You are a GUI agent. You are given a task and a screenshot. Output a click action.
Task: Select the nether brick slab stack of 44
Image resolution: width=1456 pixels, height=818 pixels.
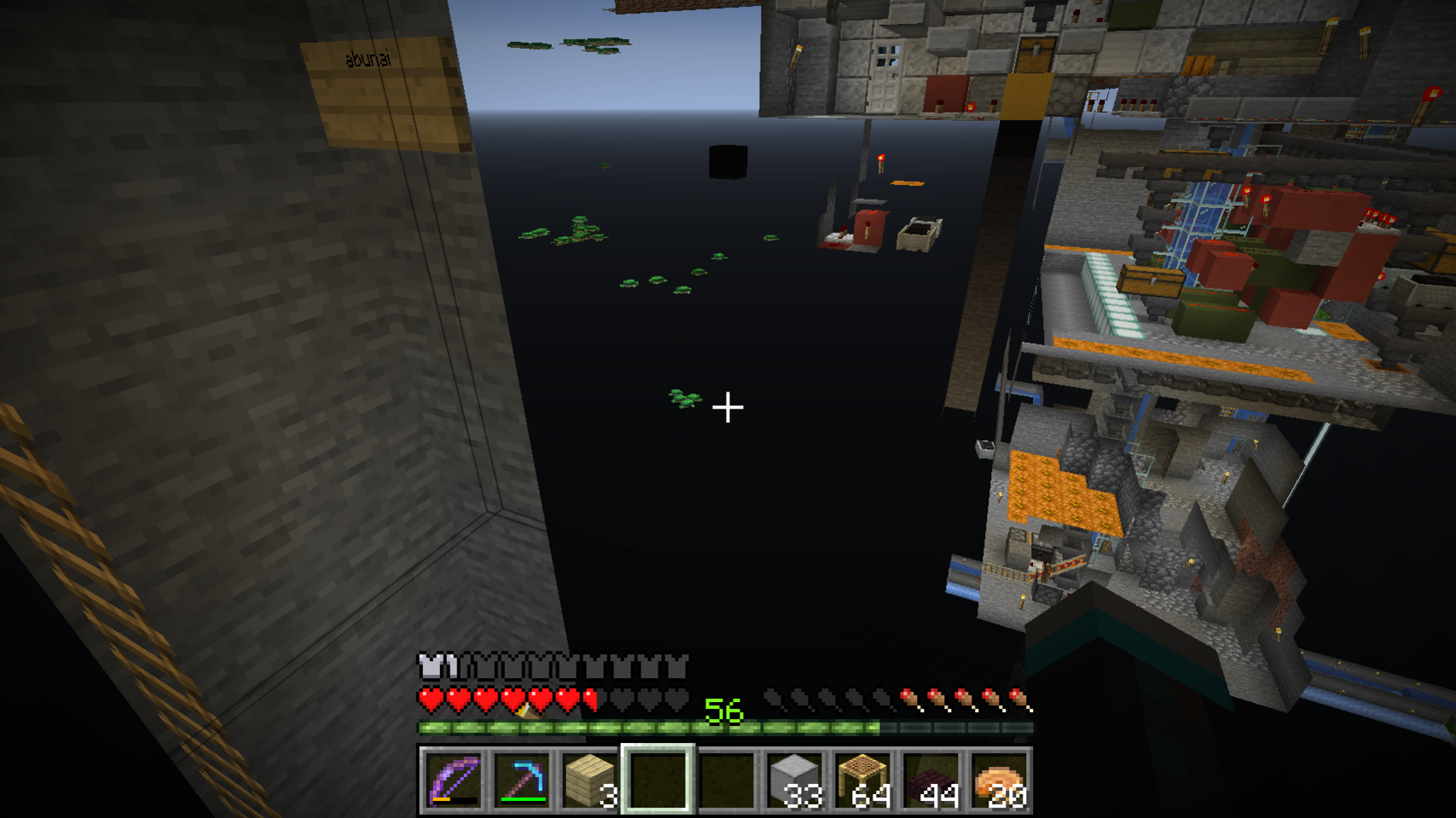(x=931, y=780)
